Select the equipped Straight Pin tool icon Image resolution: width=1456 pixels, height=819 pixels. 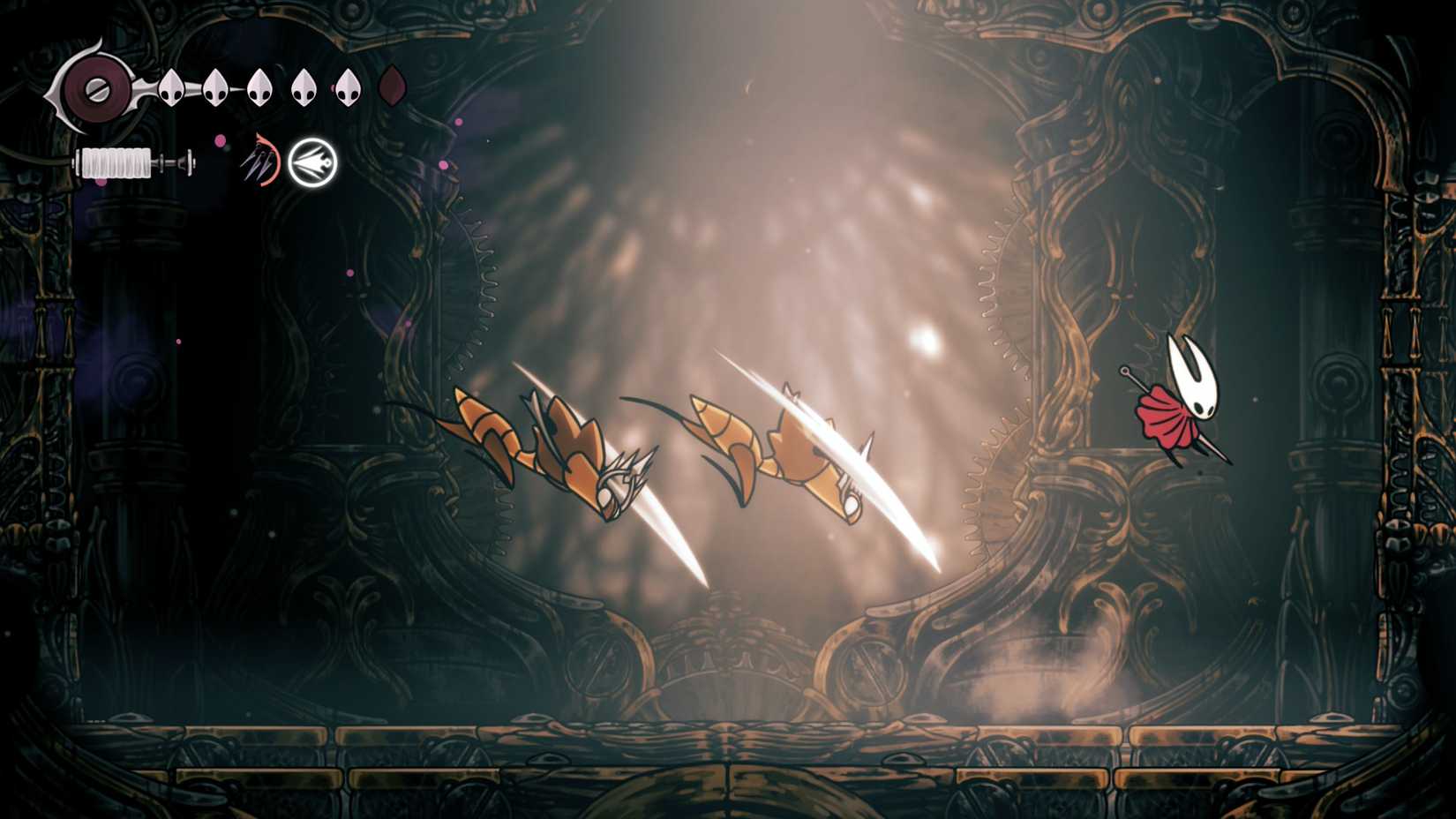pyautogui.click(x=258, y=161)
